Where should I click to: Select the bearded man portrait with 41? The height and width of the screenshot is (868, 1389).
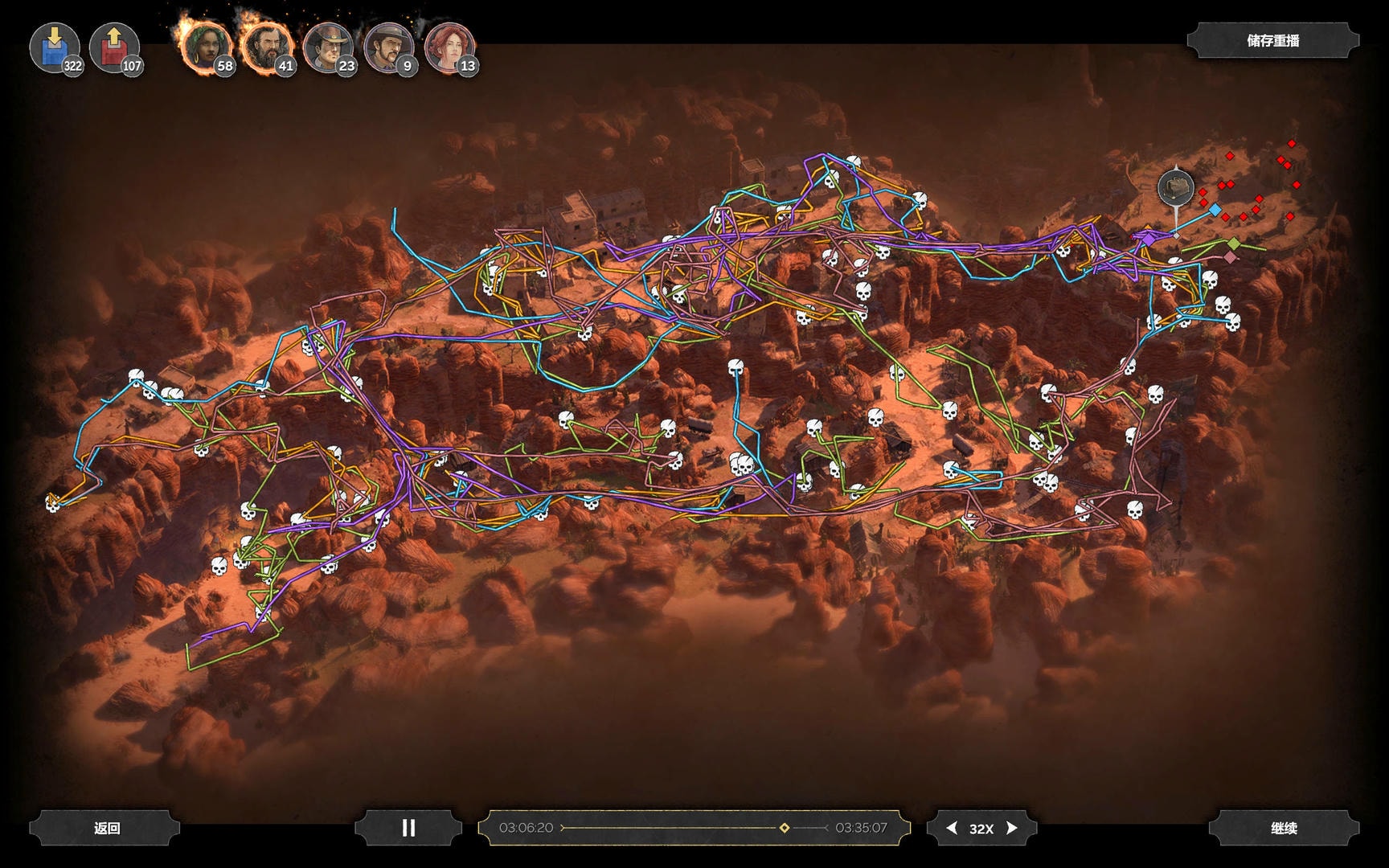coord(266,47)
